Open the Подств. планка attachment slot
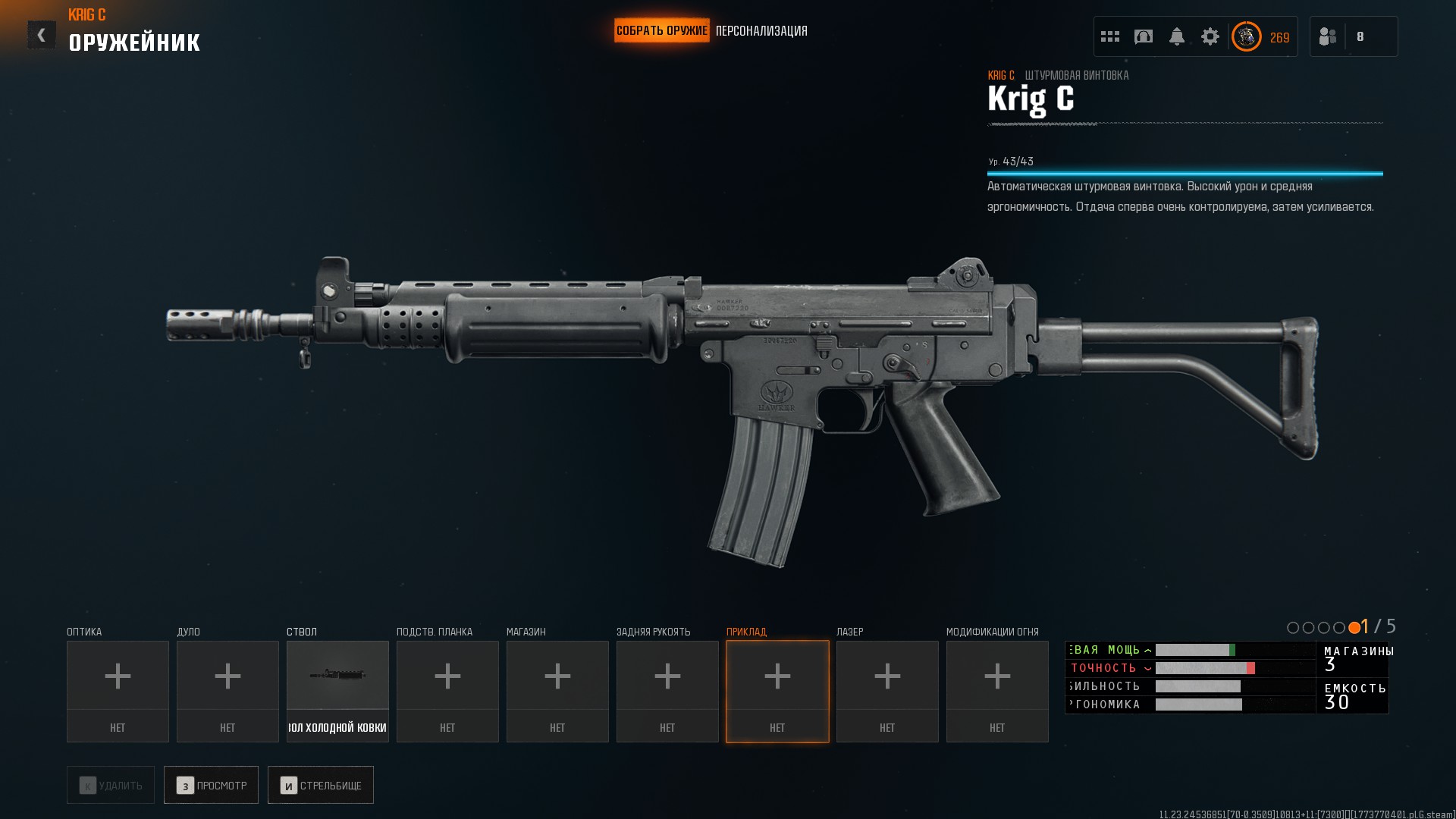Viewport: 1456px width, 819px height. coord(447,691)
